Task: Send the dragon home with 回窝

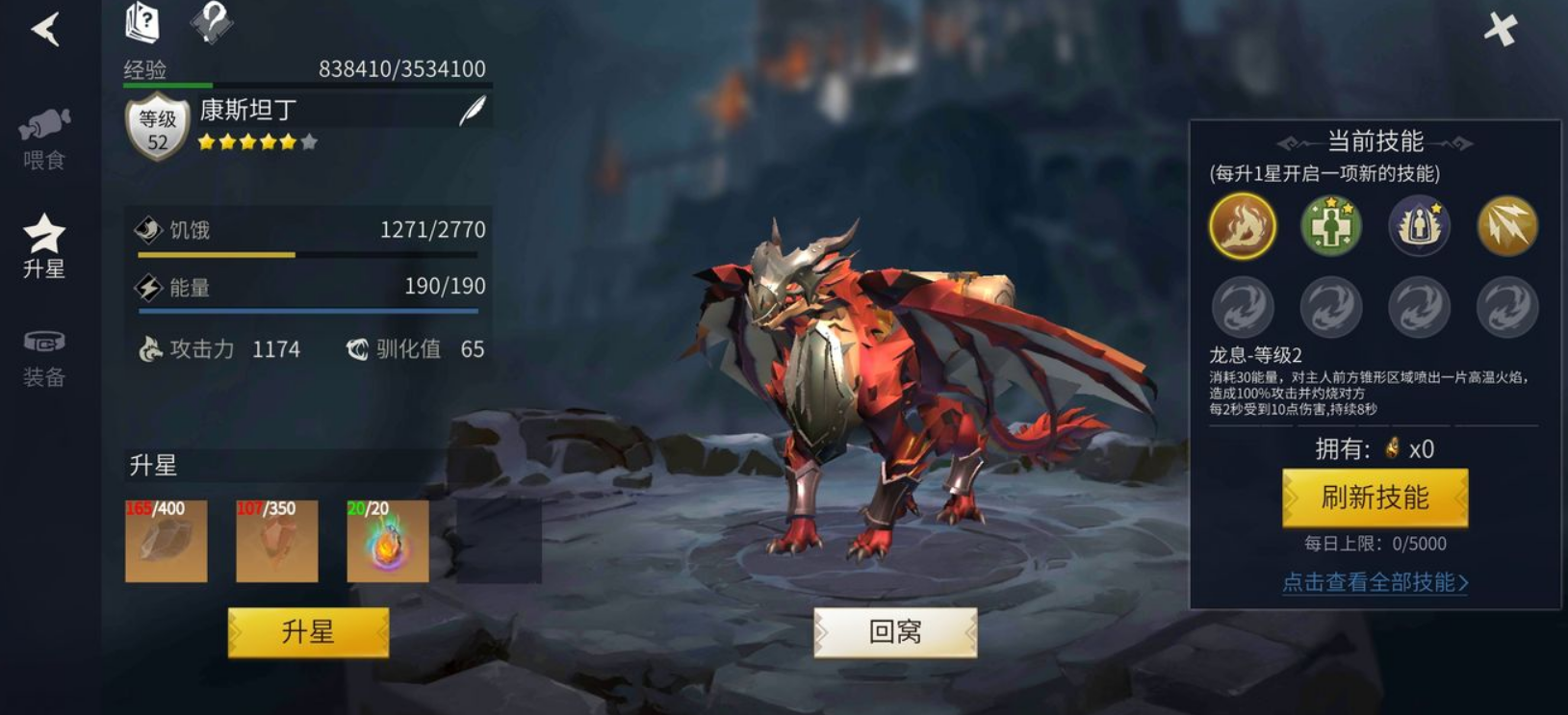Action: pos(895,632)
